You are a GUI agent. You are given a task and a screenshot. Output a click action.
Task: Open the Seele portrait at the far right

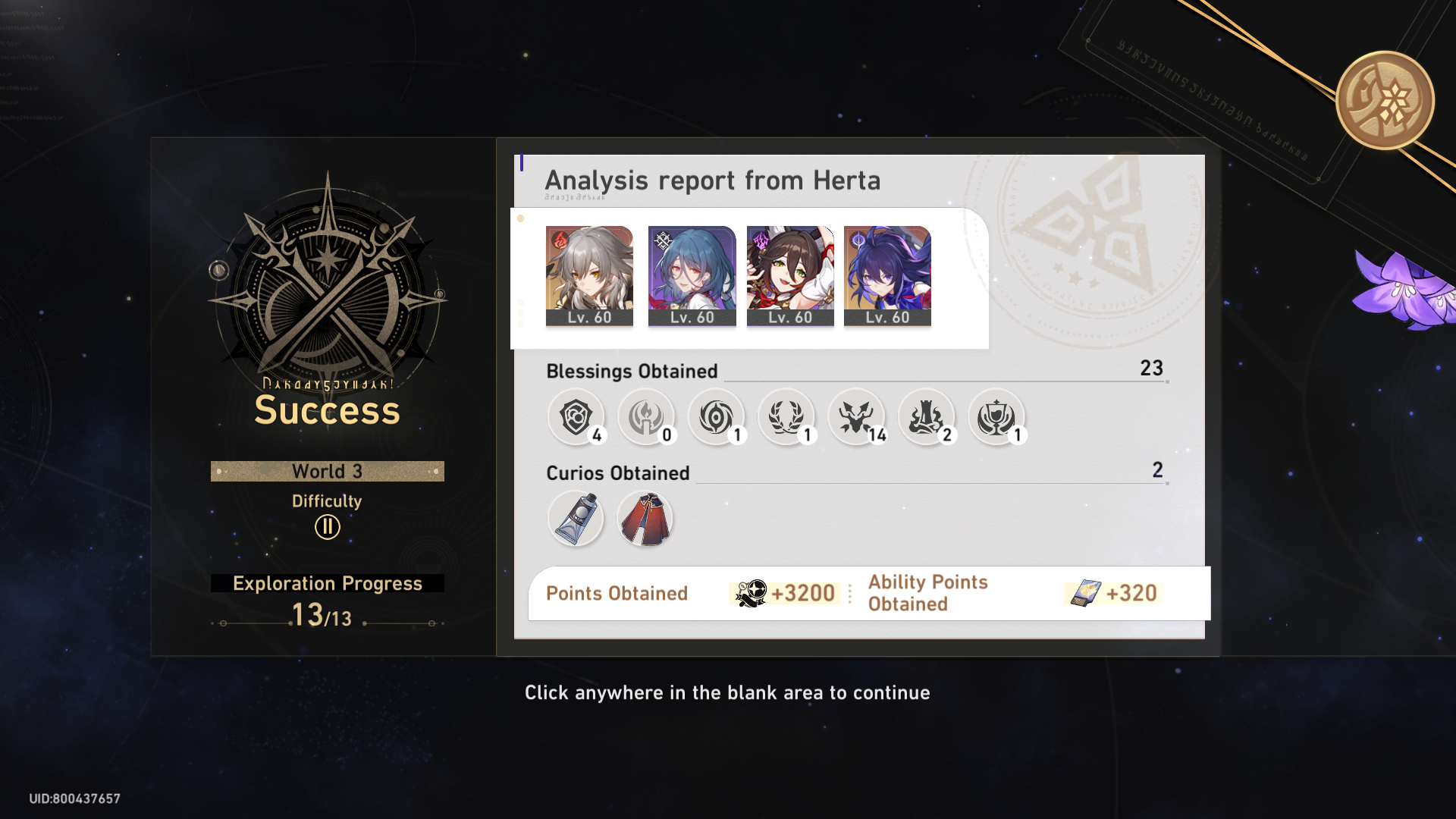pos(887,275)
